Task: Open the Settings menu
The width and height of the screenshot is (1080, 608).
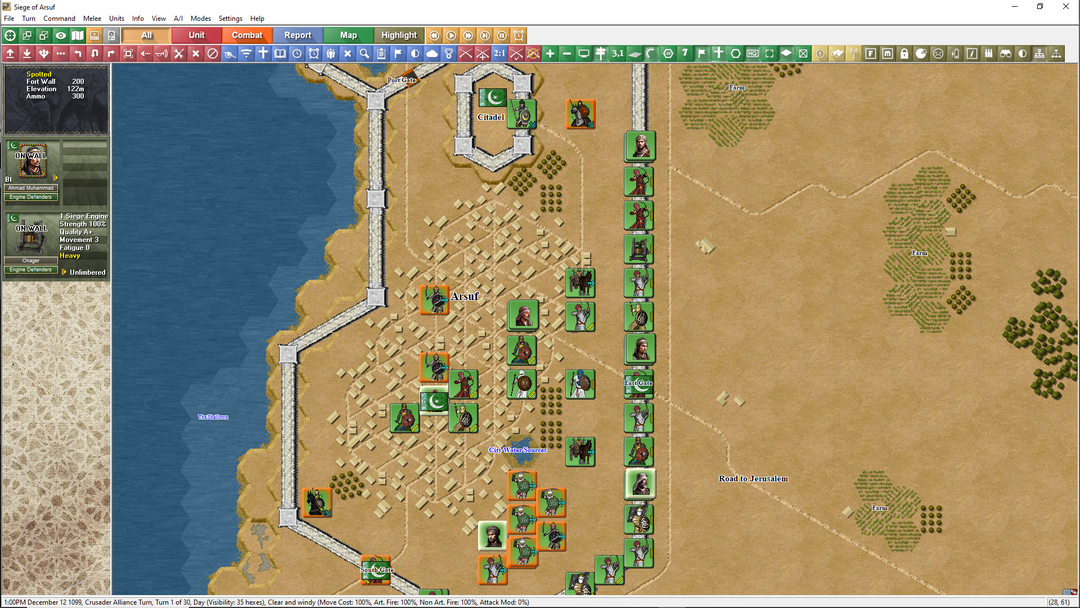Action: [230, 19]
